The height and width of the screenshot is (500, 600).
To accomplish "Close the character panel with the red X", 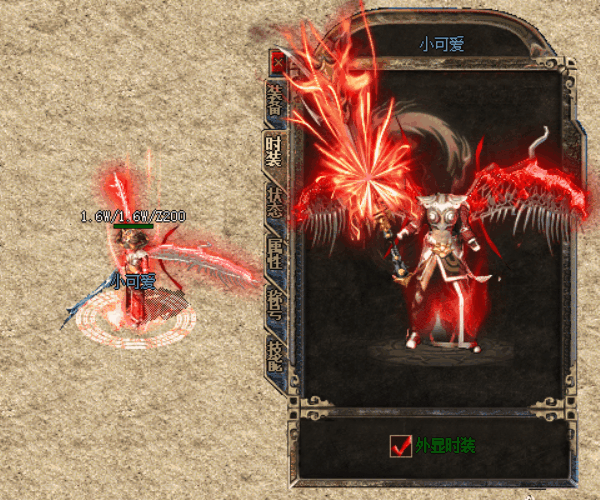I will (x=278, y=62).
